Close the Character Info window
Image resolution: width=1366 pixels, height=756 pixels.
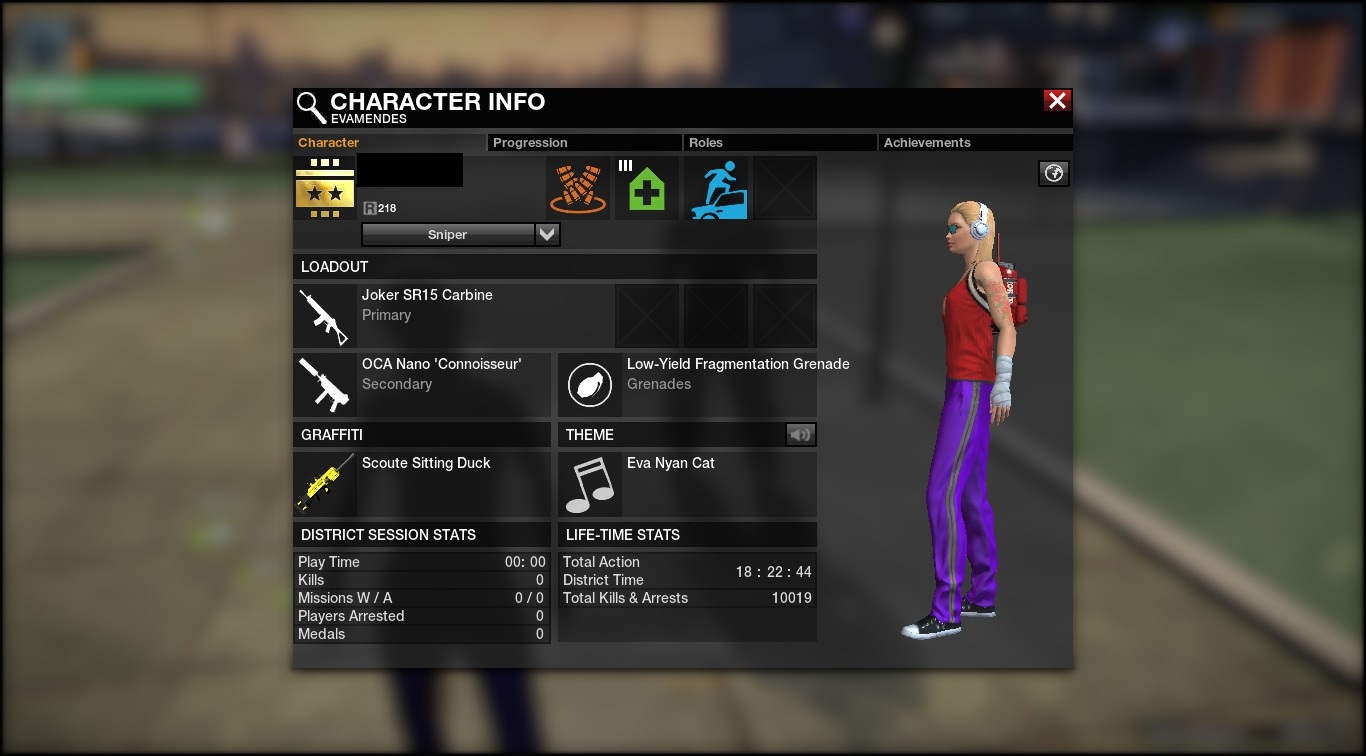(1057, 101)
